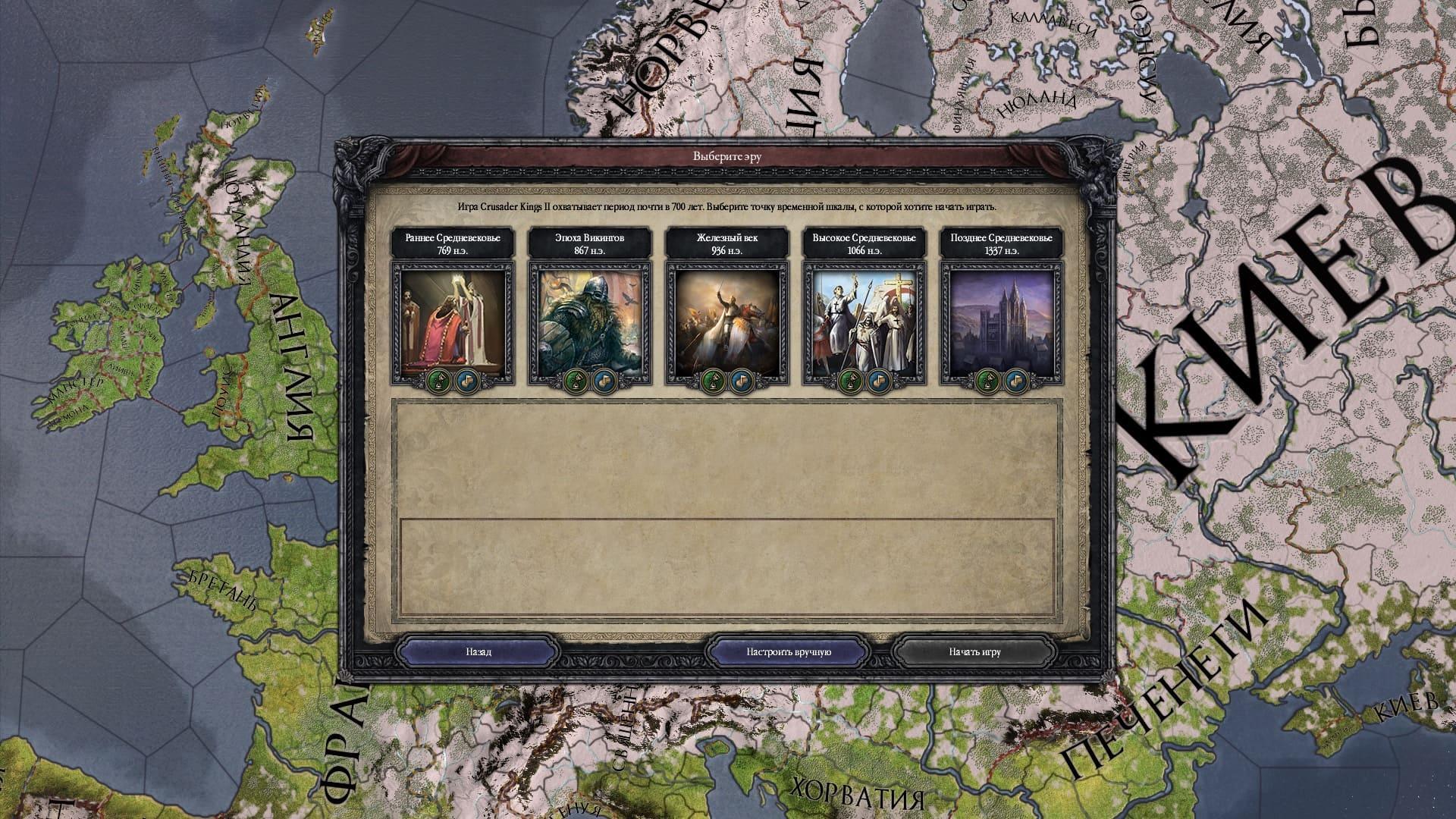Click green hourglass icon under Эпоха Викингов
Image resolution: width=1456 pixels, height=819 pixels.
pos(576,379)
